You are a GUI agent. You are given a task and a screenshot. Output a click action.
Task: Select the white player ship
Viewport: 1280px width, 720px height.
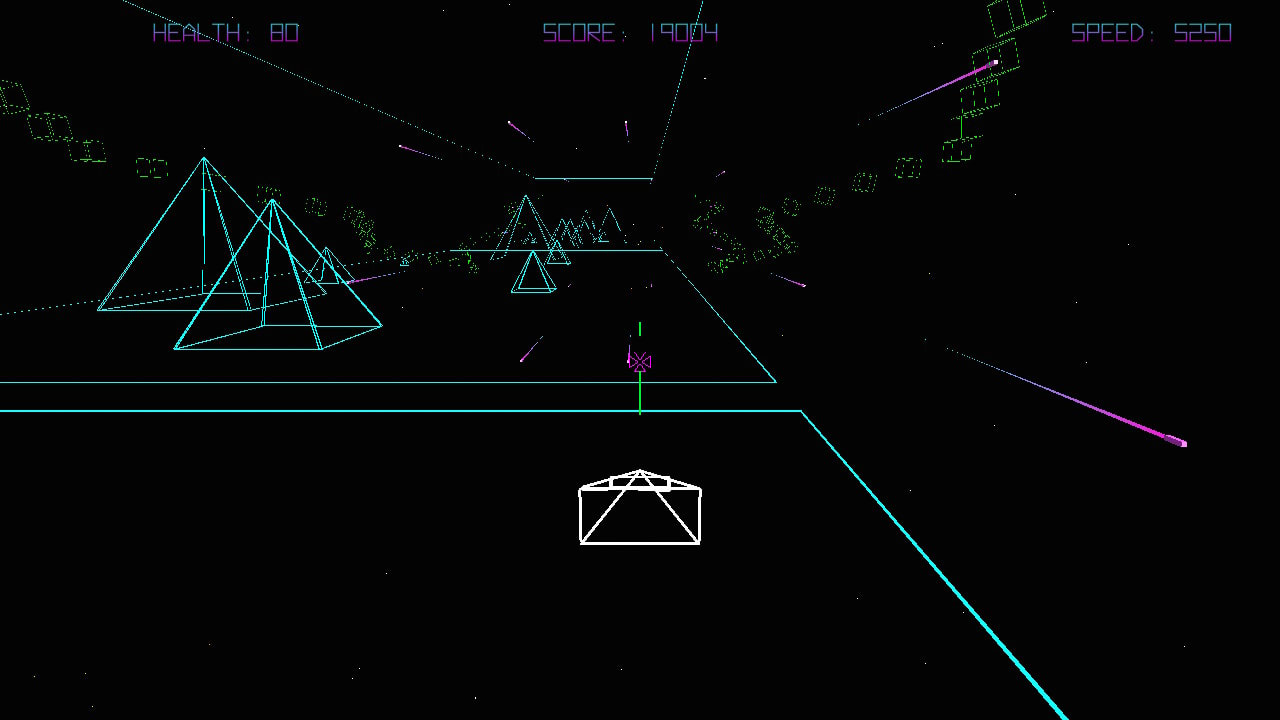pyautogui.click(x=640, y=508)
